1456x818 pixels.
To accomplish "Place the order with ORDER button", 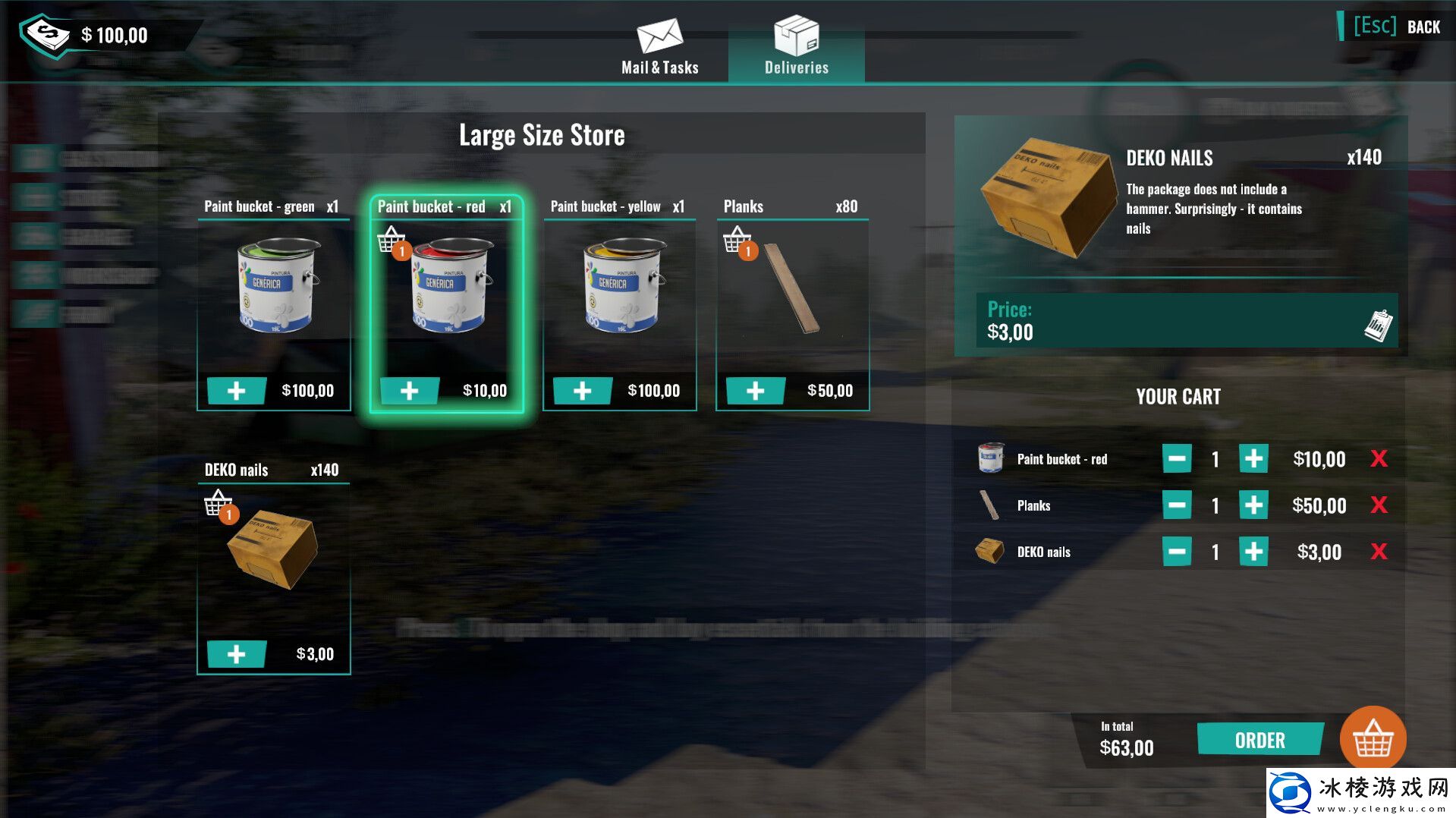I will coord(1259,740).
